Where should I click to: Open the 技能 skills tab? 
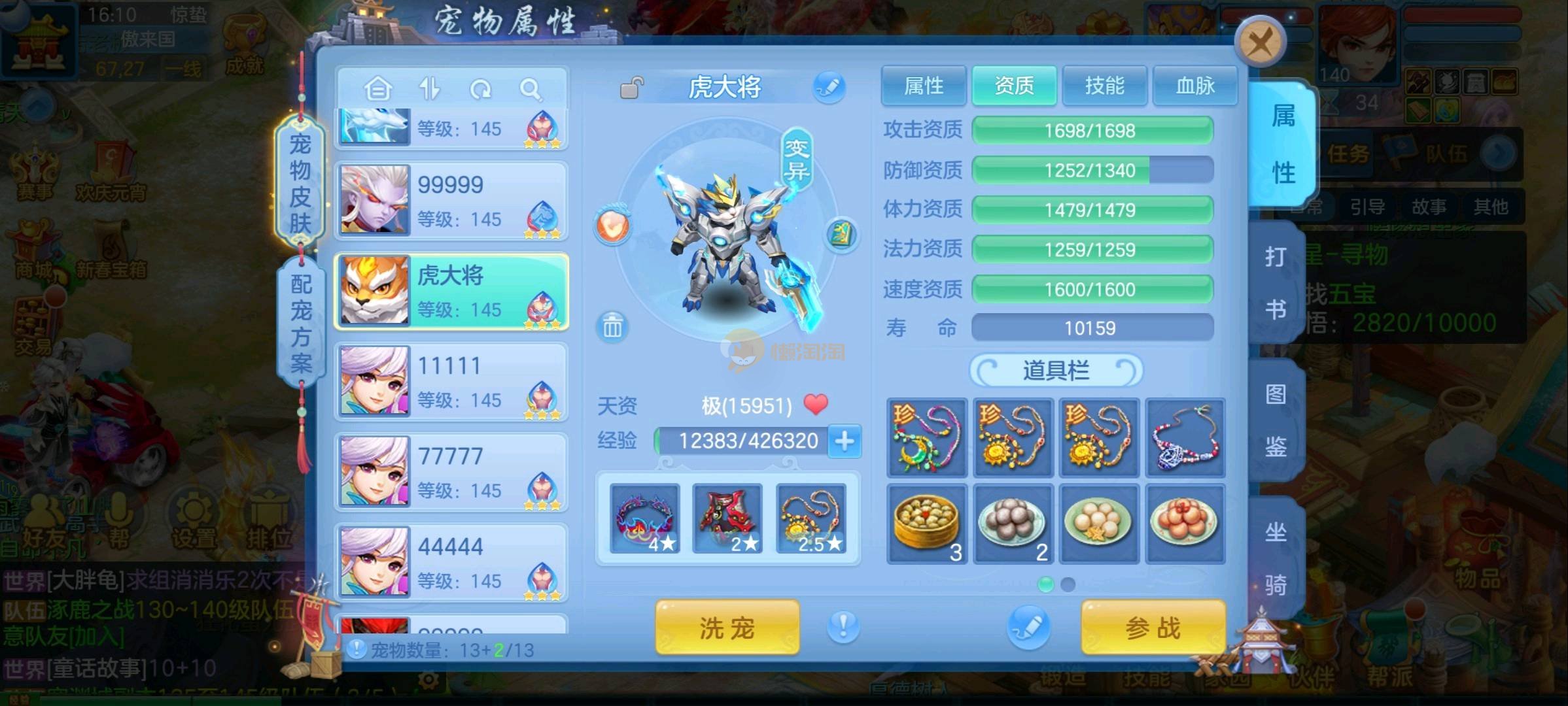pos(1104,86)
